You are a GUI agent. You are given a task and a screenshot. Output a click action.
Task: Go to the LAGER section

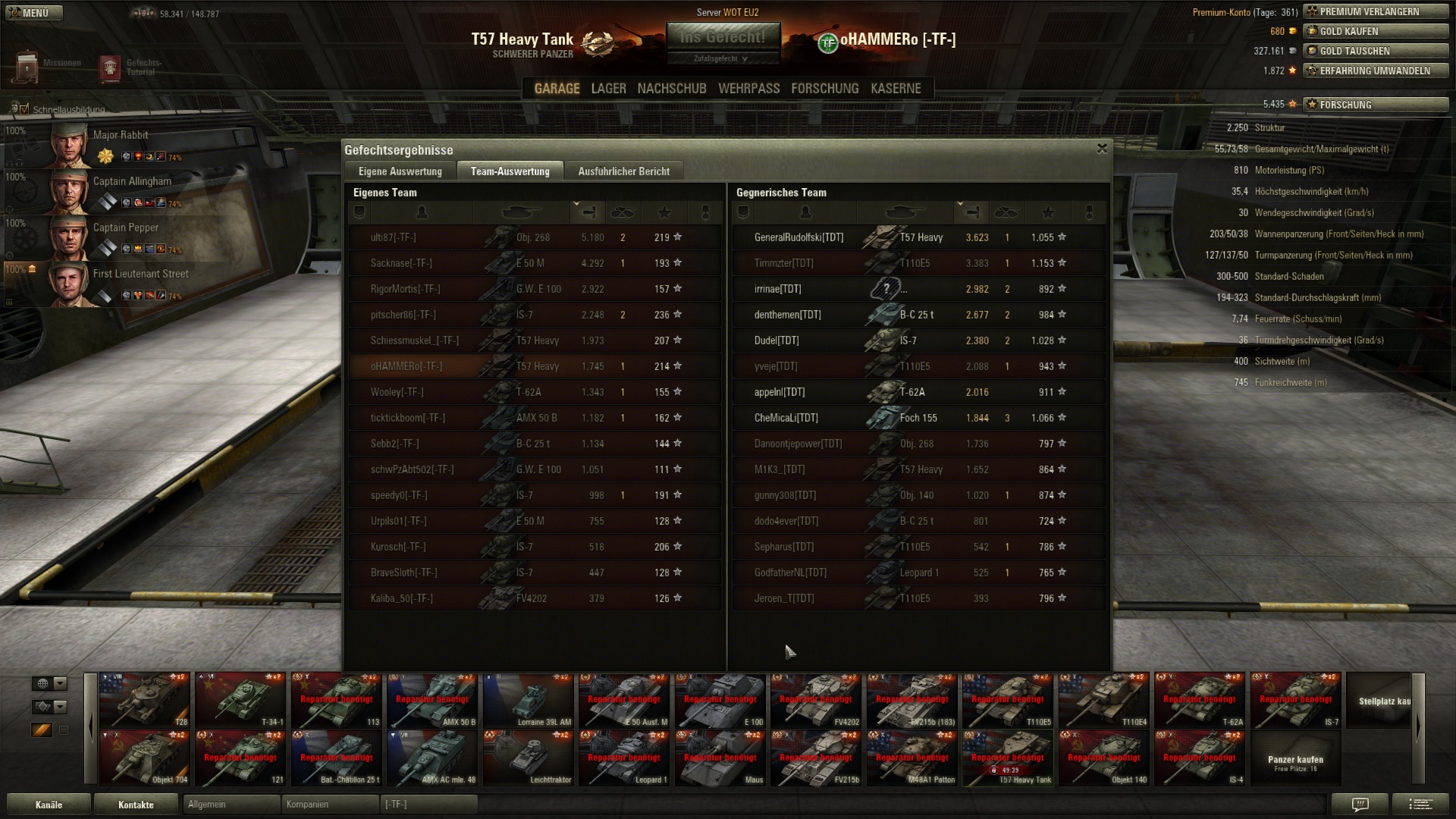608,89
